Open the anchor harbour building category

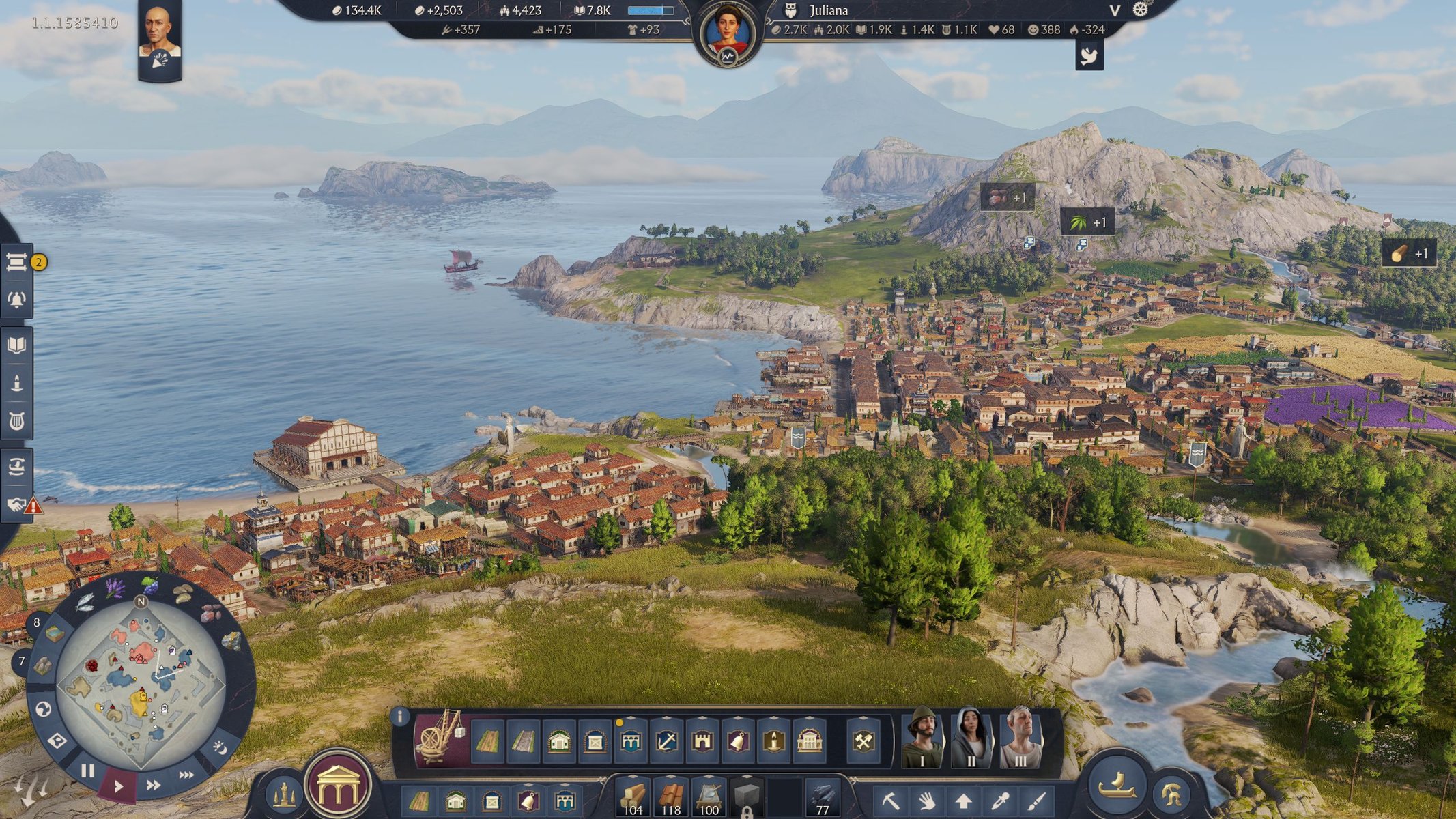pos(666,742)
